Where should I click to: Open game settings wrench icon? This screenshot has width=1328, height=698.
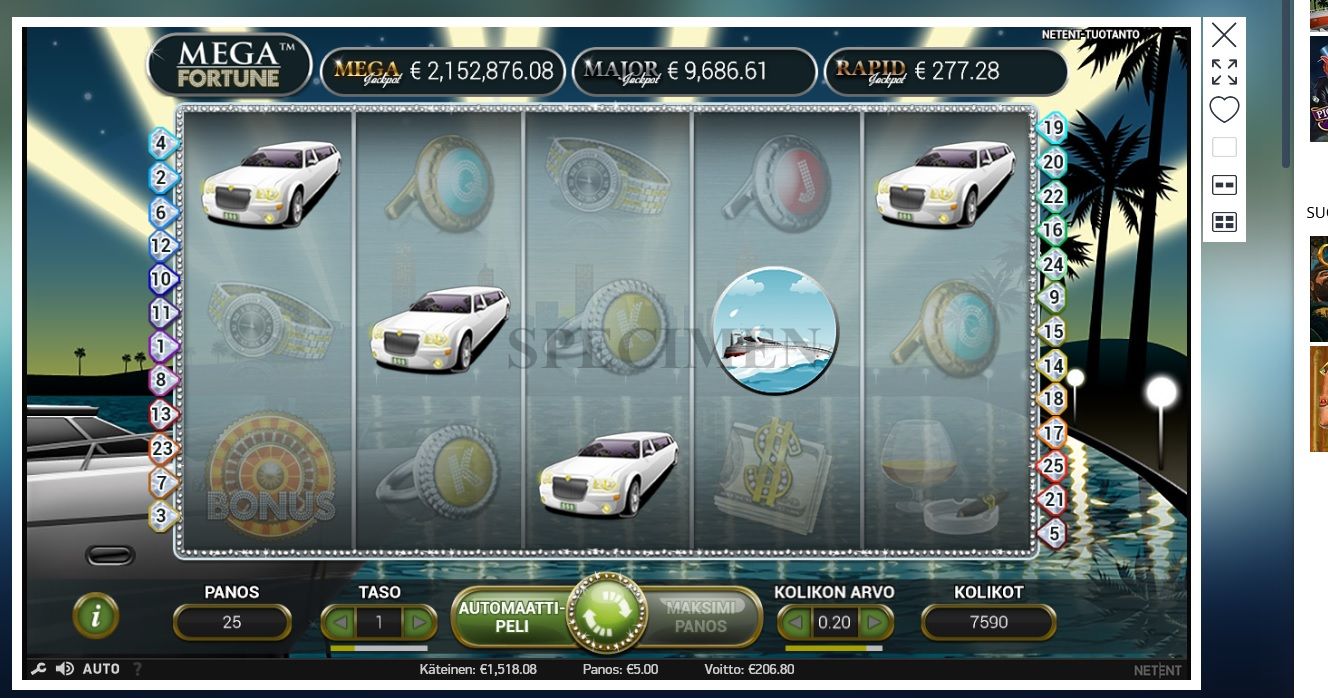tap(38, 669)
